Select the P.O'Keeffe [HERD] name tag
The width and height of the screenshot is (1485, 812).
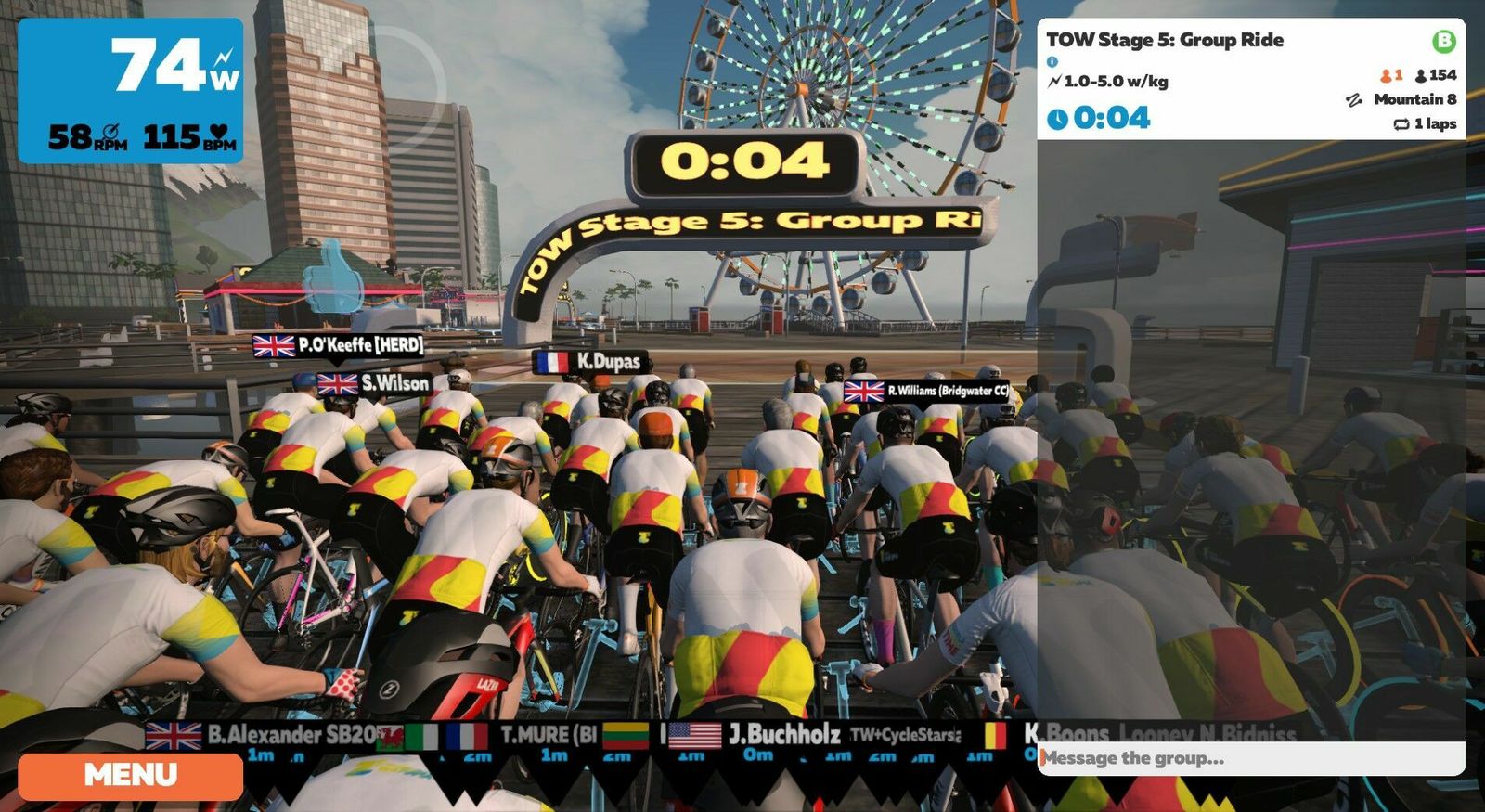pyautogui.click(x=339, y=345)
